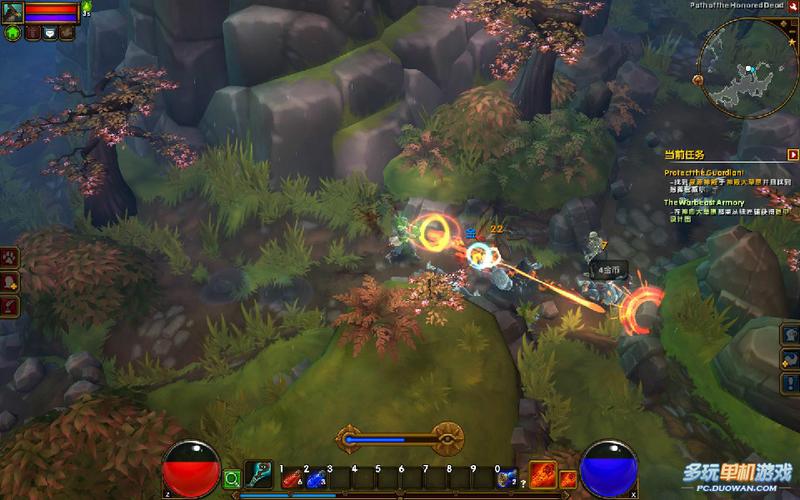This screenshot has height=500, width=800.
Task: Click the green house pet town button
Action: click(x=13, y=32)
